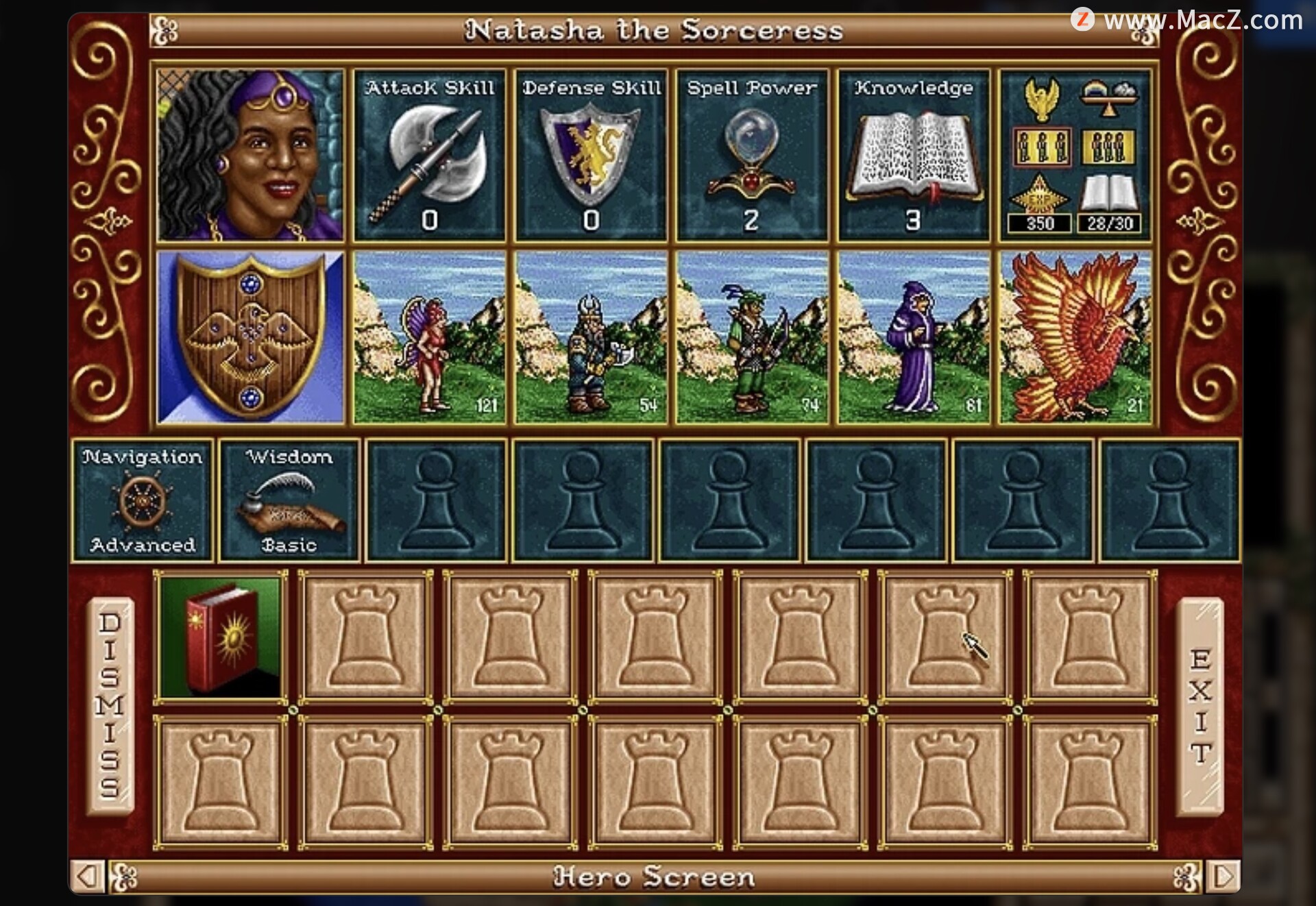Select Natasha's hero portrait
Screen dimensions: 1316x906
[x=251, y=155]
